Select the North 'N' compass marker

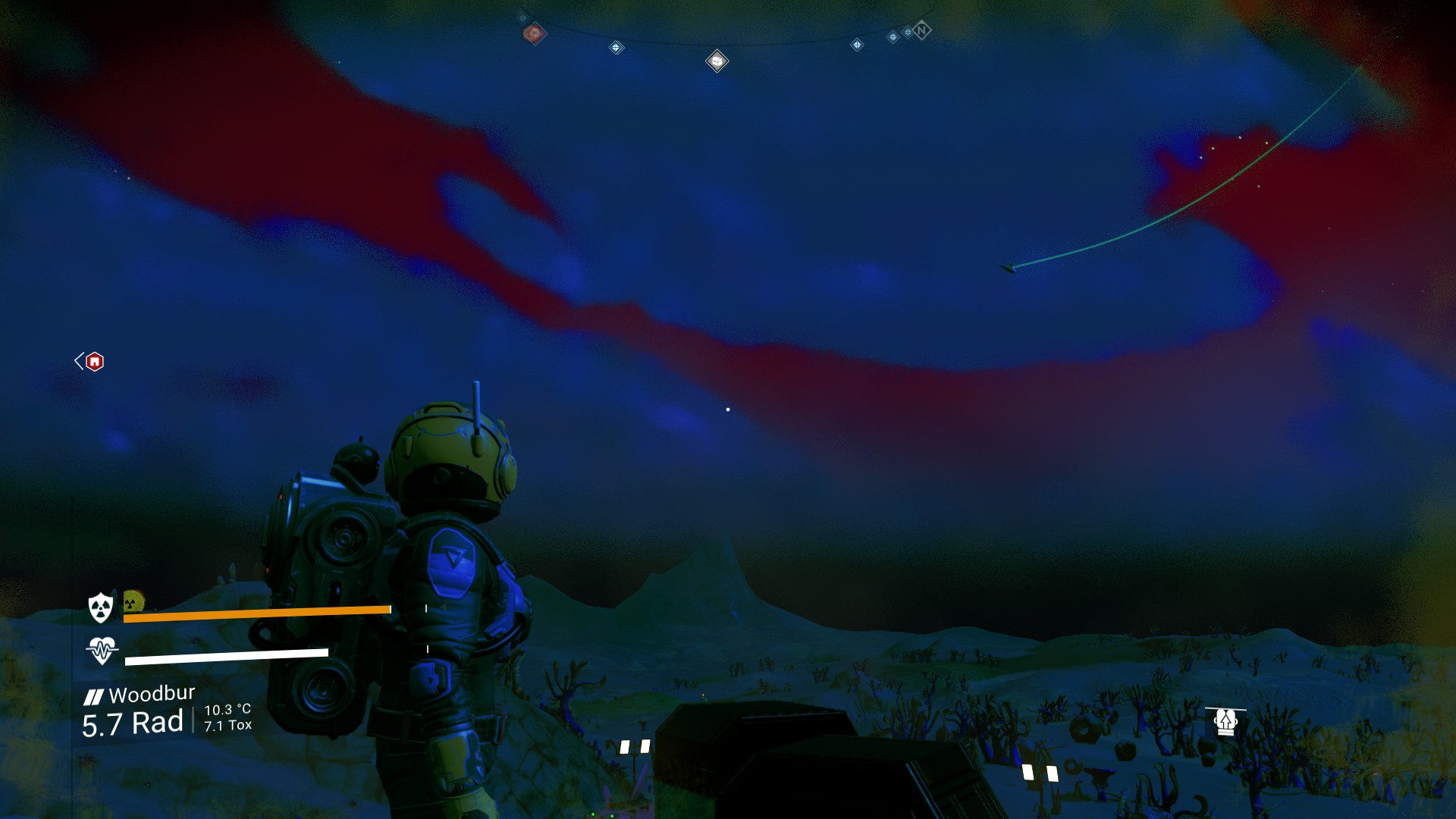921,31
